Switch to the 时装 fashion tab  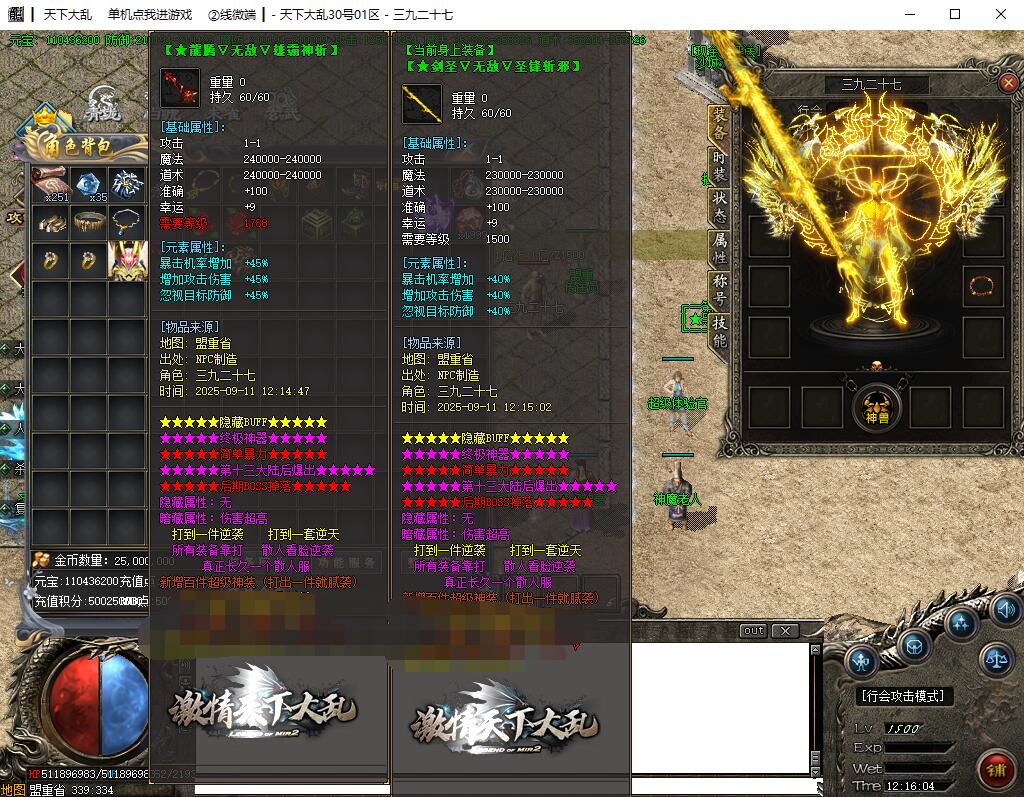coord(719,166)
